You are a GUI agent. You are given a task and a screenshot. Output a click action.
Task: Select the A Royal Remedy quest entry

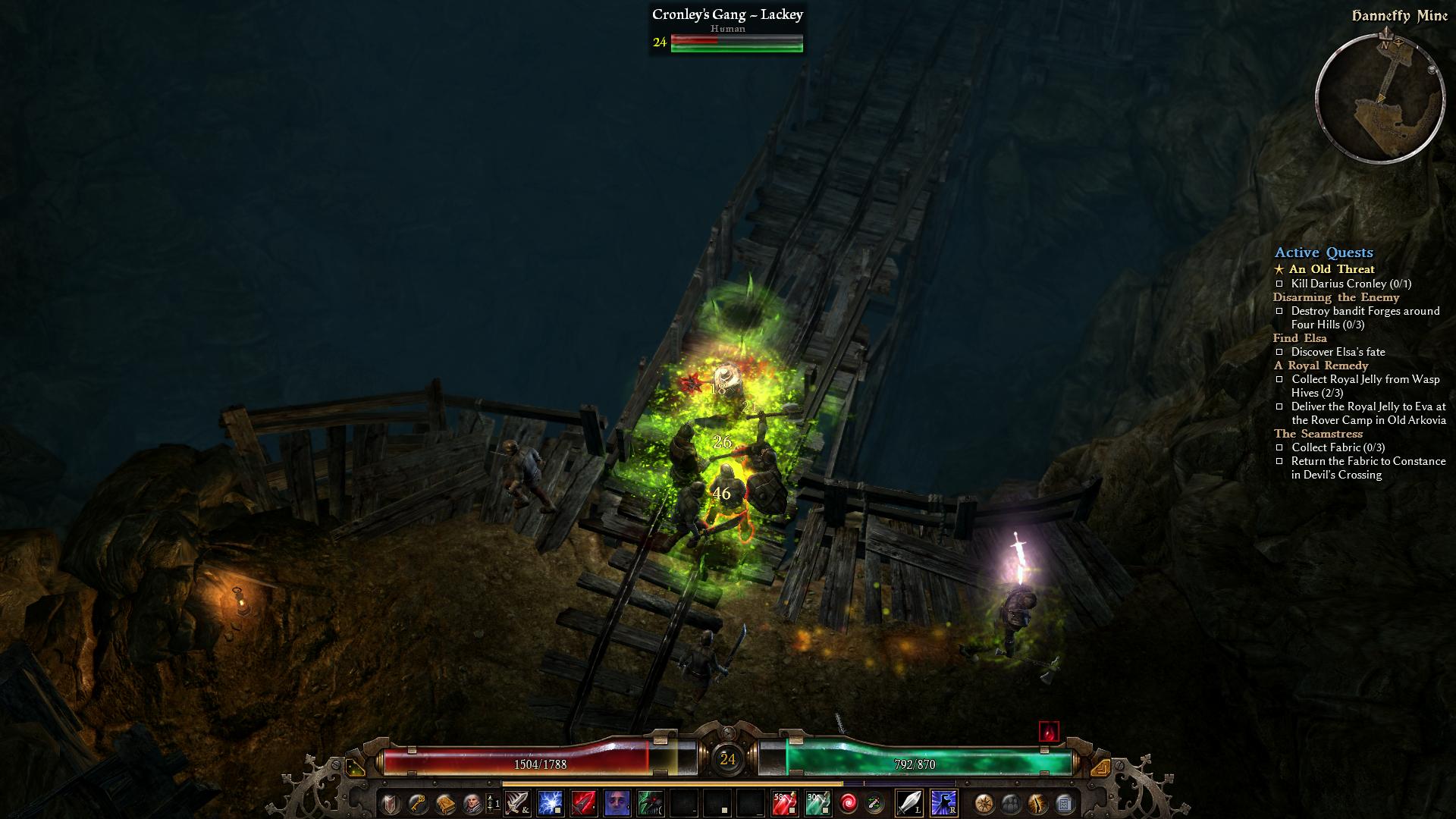point(1321,366)
